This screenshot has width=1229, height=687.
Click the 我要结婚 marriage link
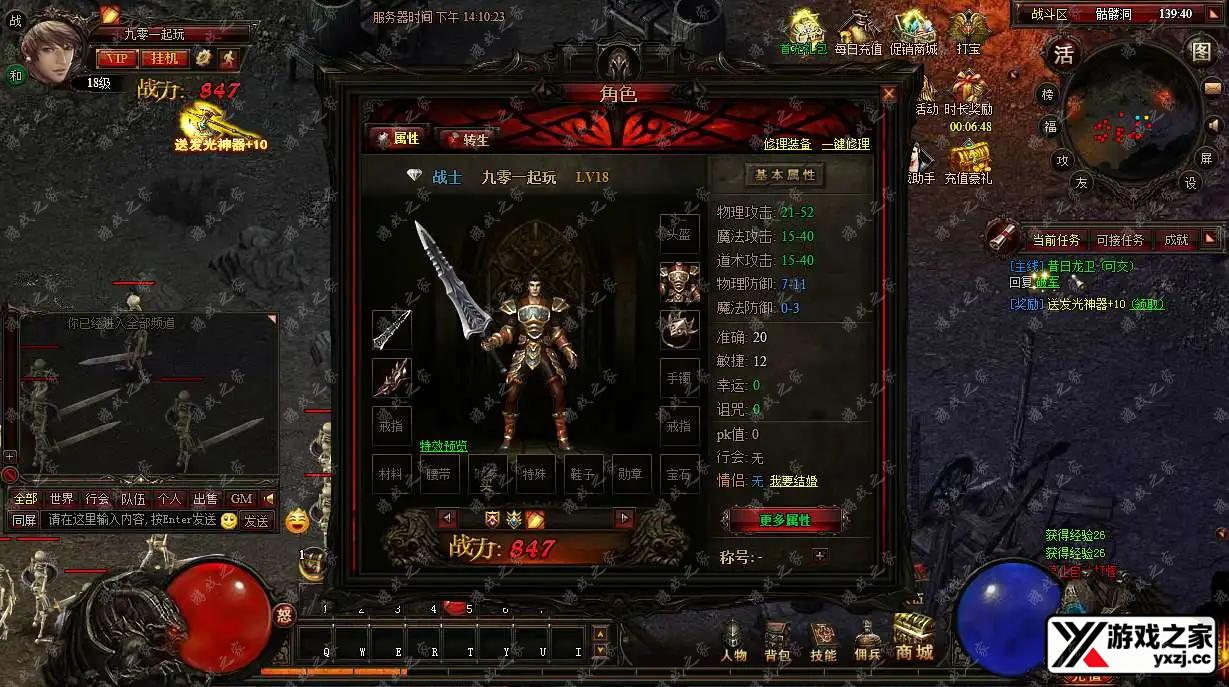click(x=793, y=481)
